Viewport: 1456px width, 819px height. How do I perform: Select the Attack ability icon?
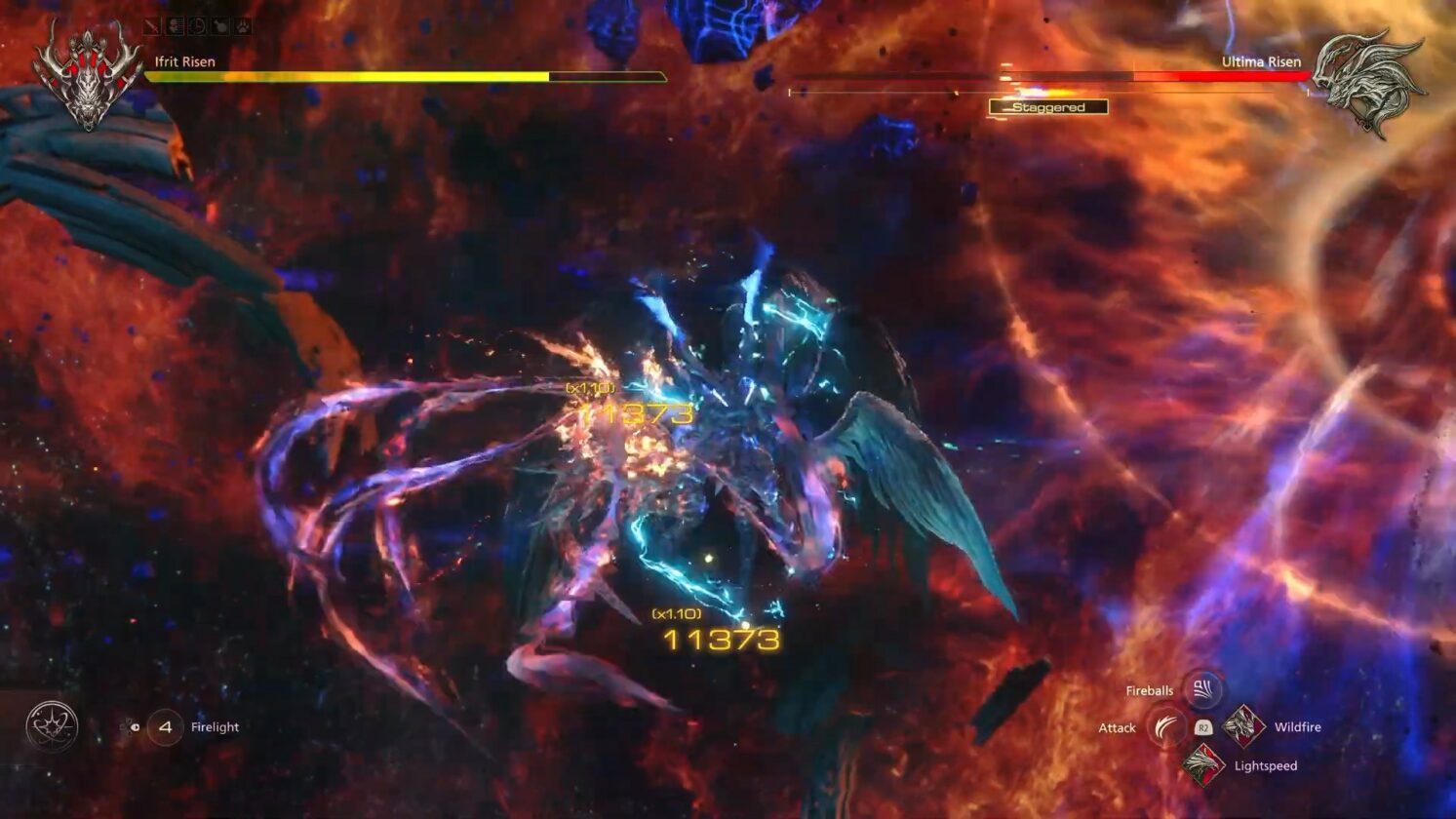pos(1166,727)
